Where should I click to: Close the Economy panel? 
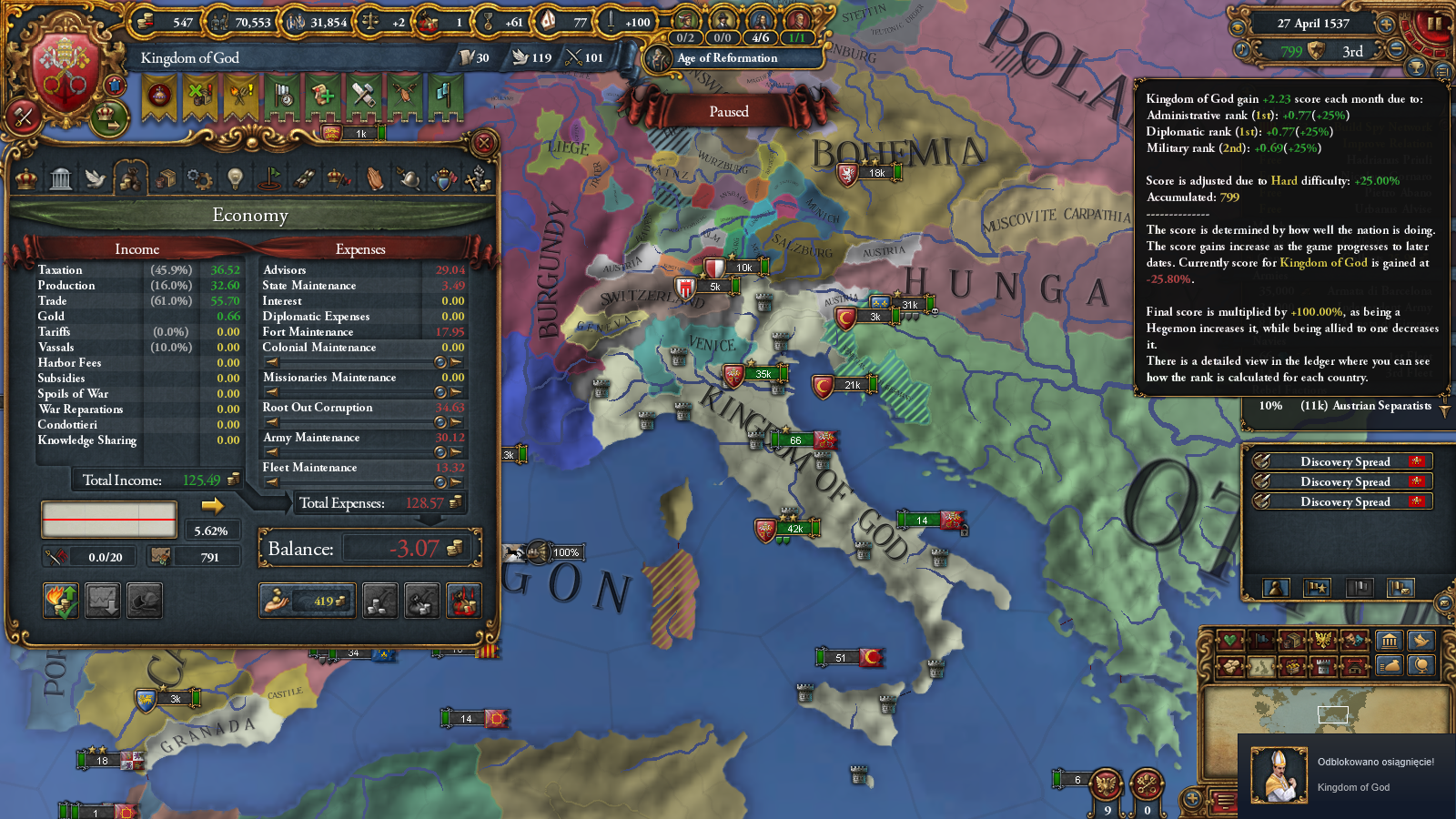484,143
